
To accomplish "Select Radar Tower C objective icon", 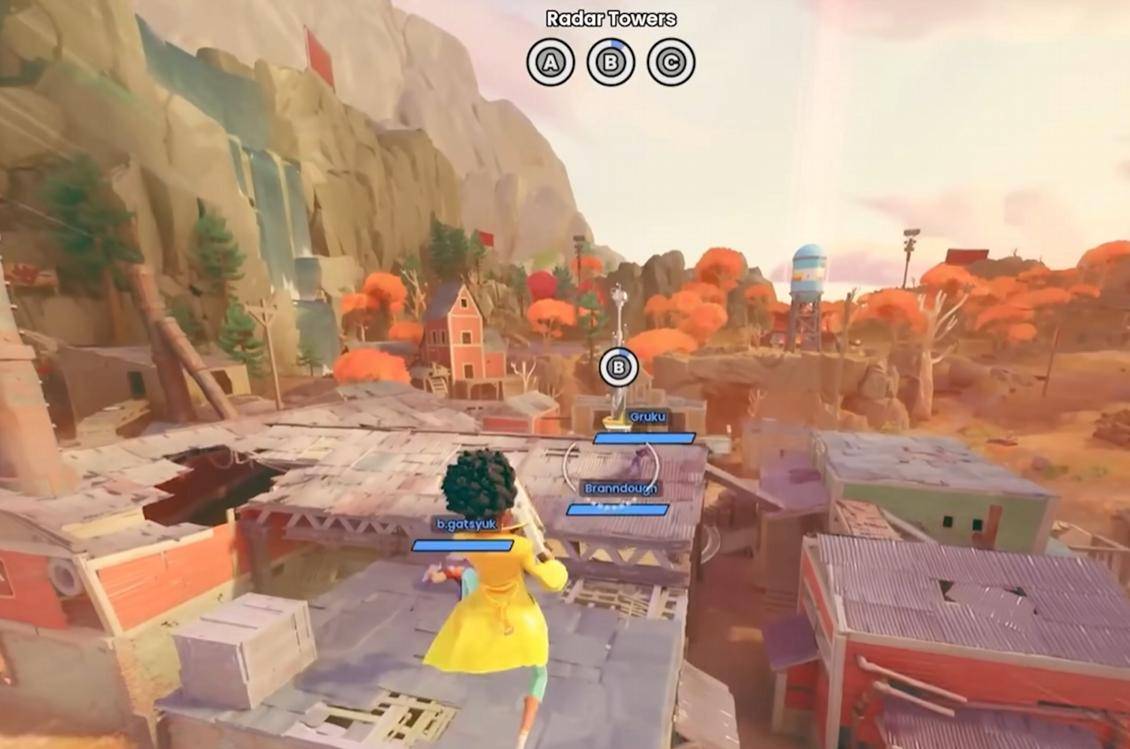I will [x=671, y=63].
